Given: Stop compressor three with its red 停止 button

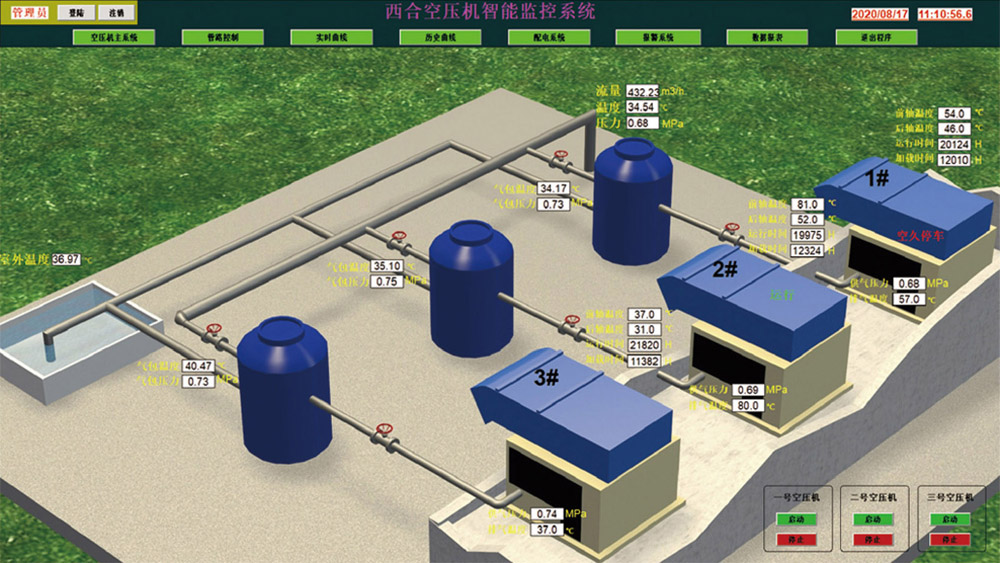Looking at the screenshot, I should pos(950,540).
